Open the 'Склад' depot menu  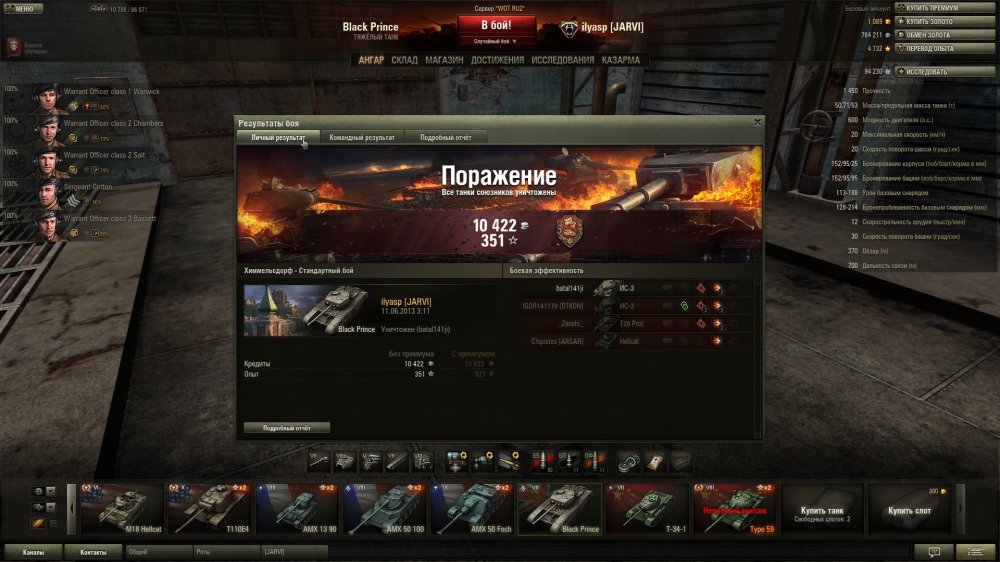[405, 60]
